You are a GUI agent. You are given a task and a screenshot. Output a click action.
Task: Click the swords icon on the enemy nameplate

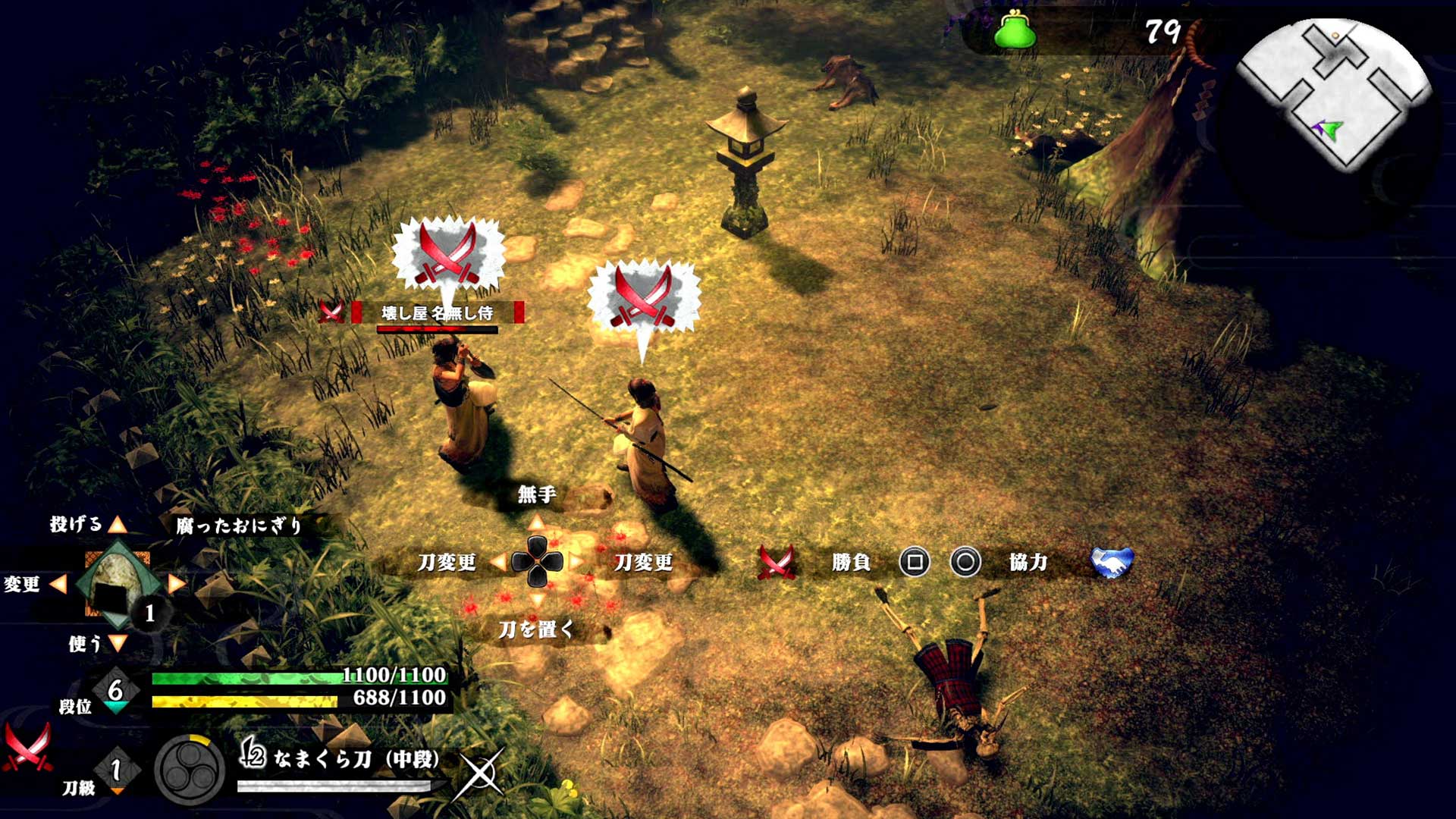[x=331, y=312]
